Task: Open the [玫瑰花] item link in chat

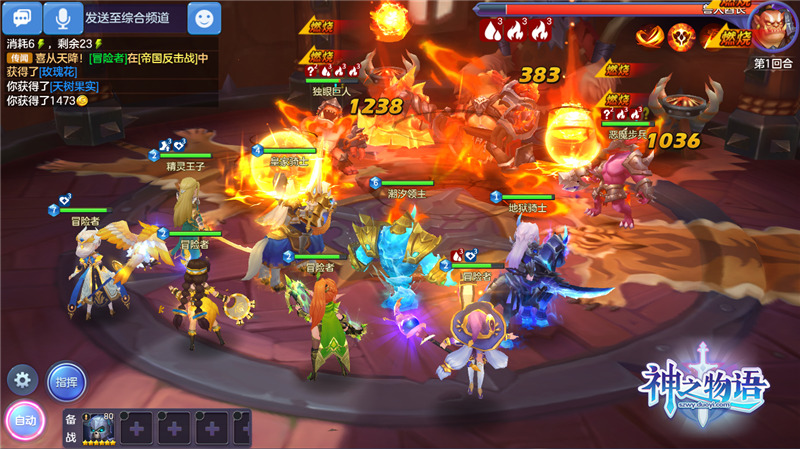Action: [57, 72]
